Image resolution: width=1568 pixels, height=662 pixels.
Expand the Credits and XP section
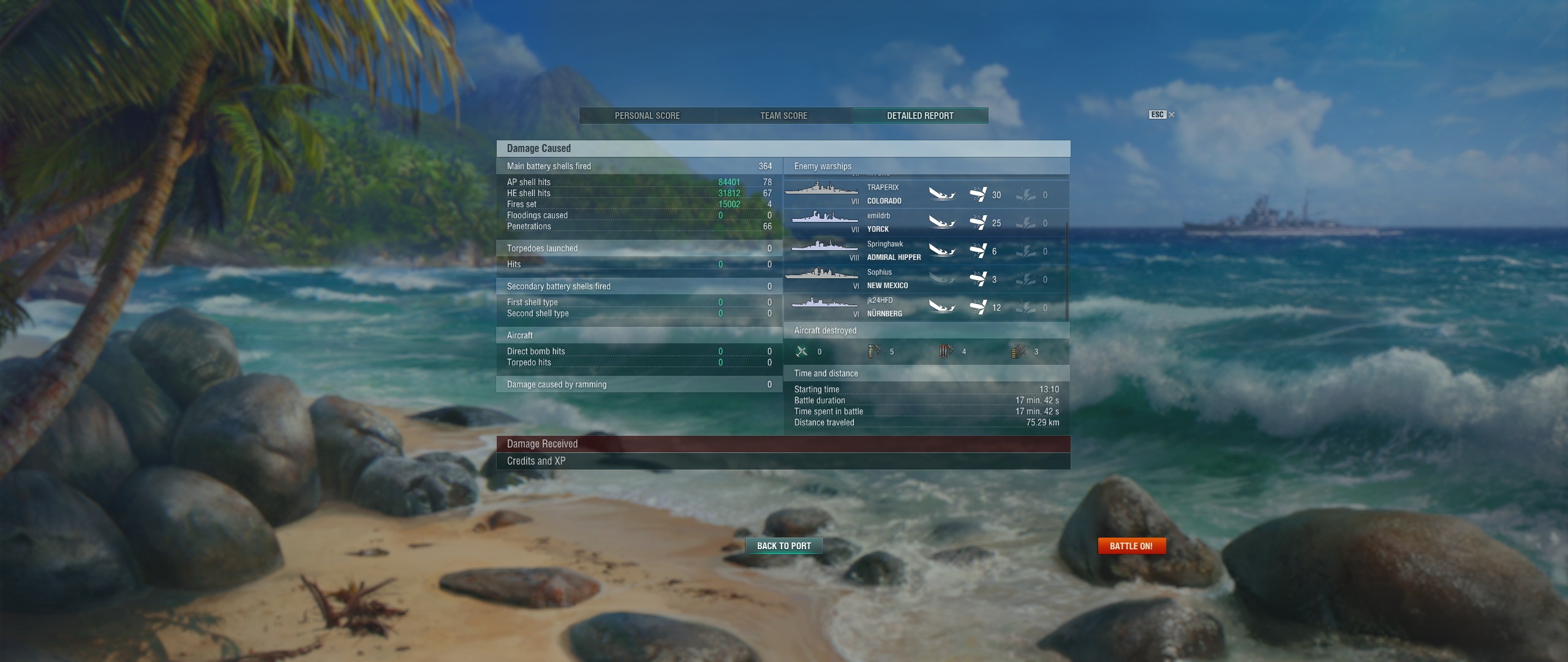pos(783,461)
